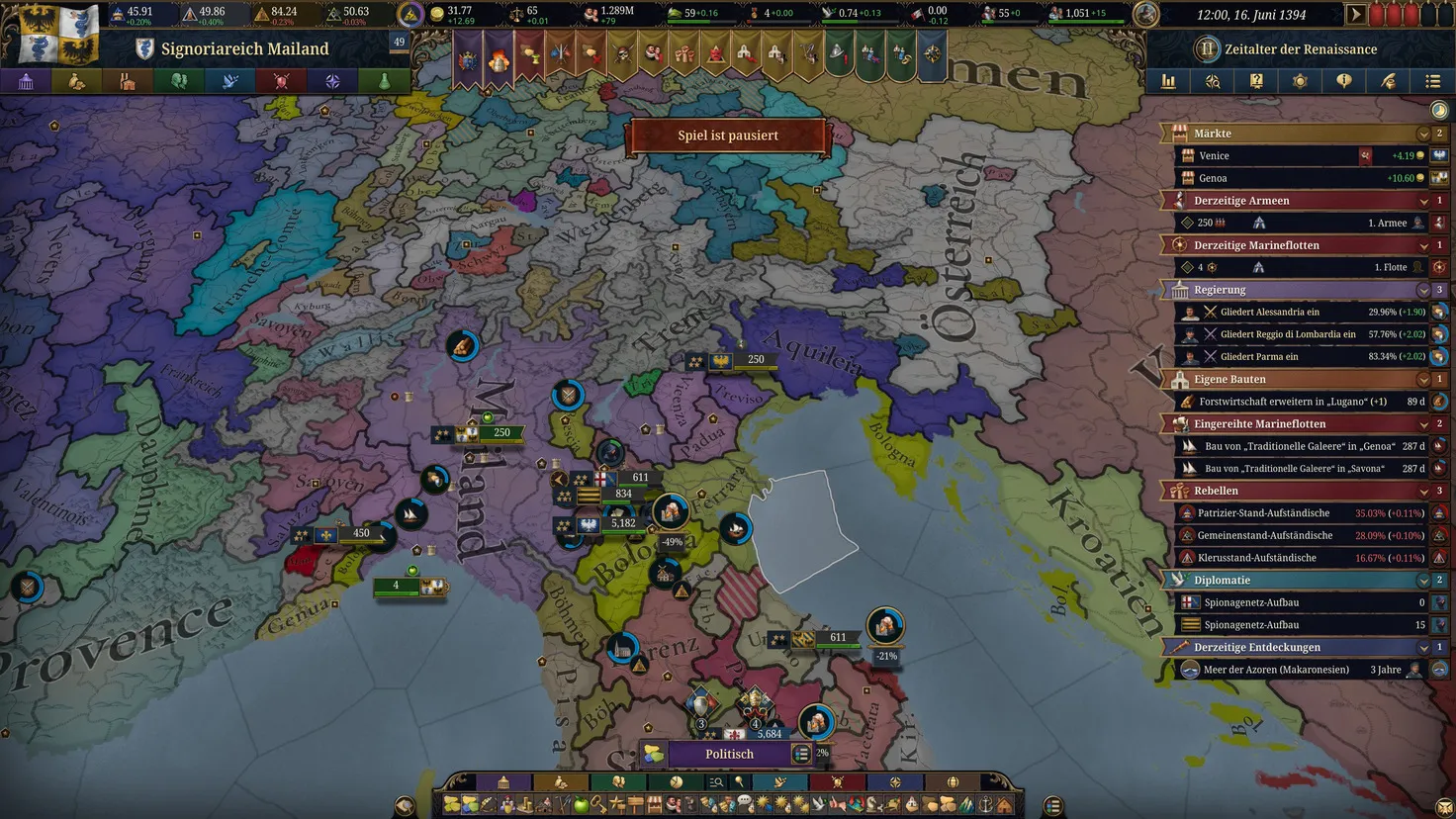Viewport: 1456px width, 819px height.
Task: Open the military tab with crossed swords shield
Action: pyautogui.click(x=281, y=82)
